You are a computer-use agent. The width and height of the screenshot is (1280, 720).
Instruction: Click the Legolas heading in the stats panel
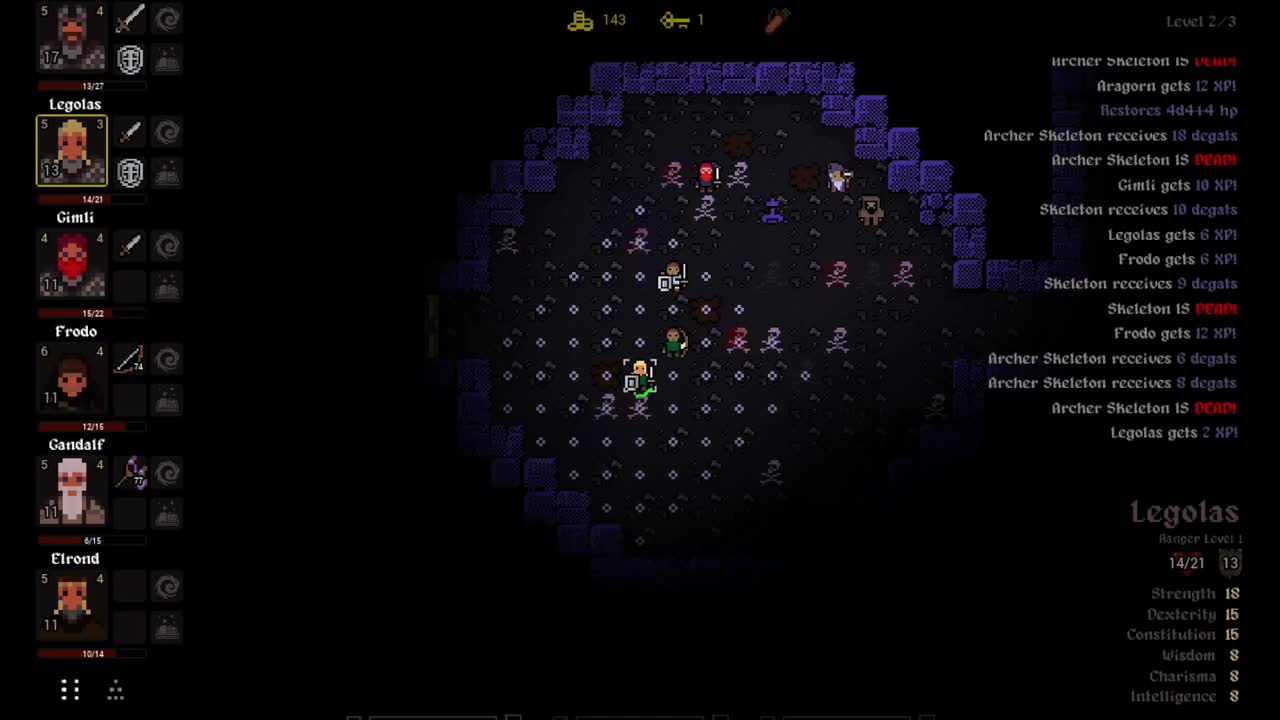(x=1184, y=512)
